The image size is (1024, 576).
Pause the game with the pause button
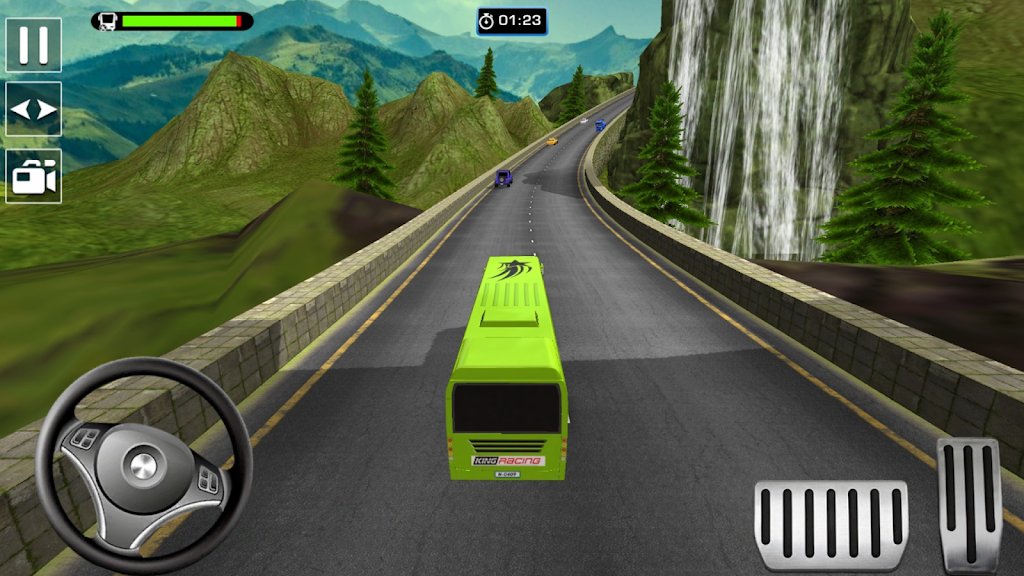tap(33, 45)
